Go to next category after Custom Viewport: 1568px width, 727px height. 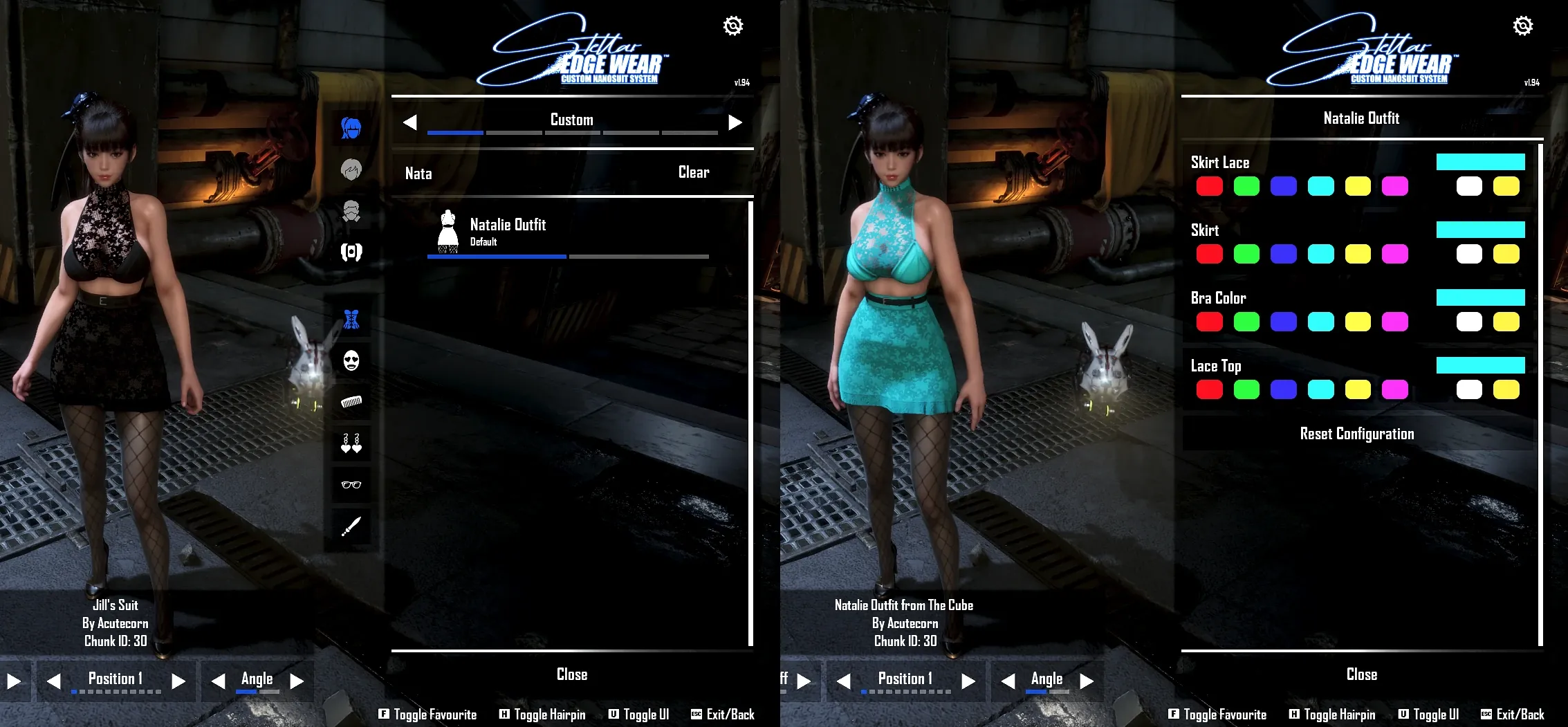point(735,122)
